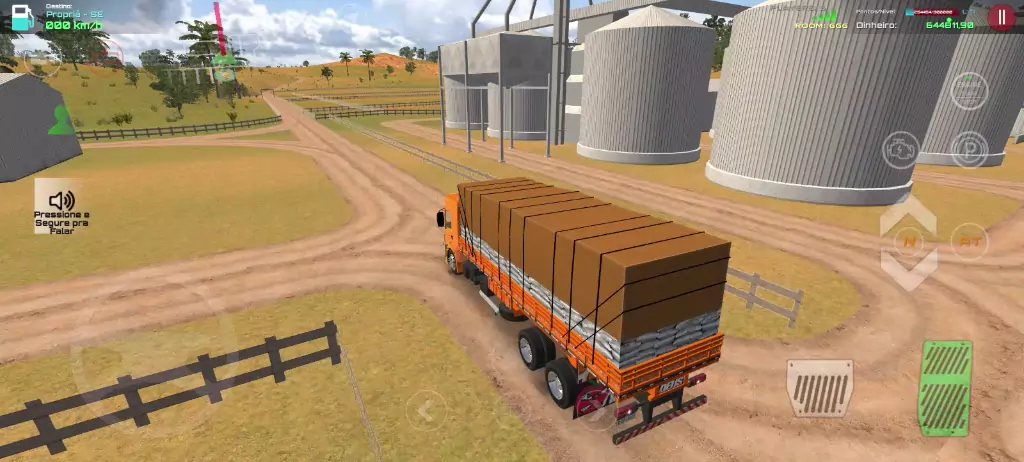Shift up with the upward arrow
The height and width of the screenshot is (462, 1024).
pos(909,213)
